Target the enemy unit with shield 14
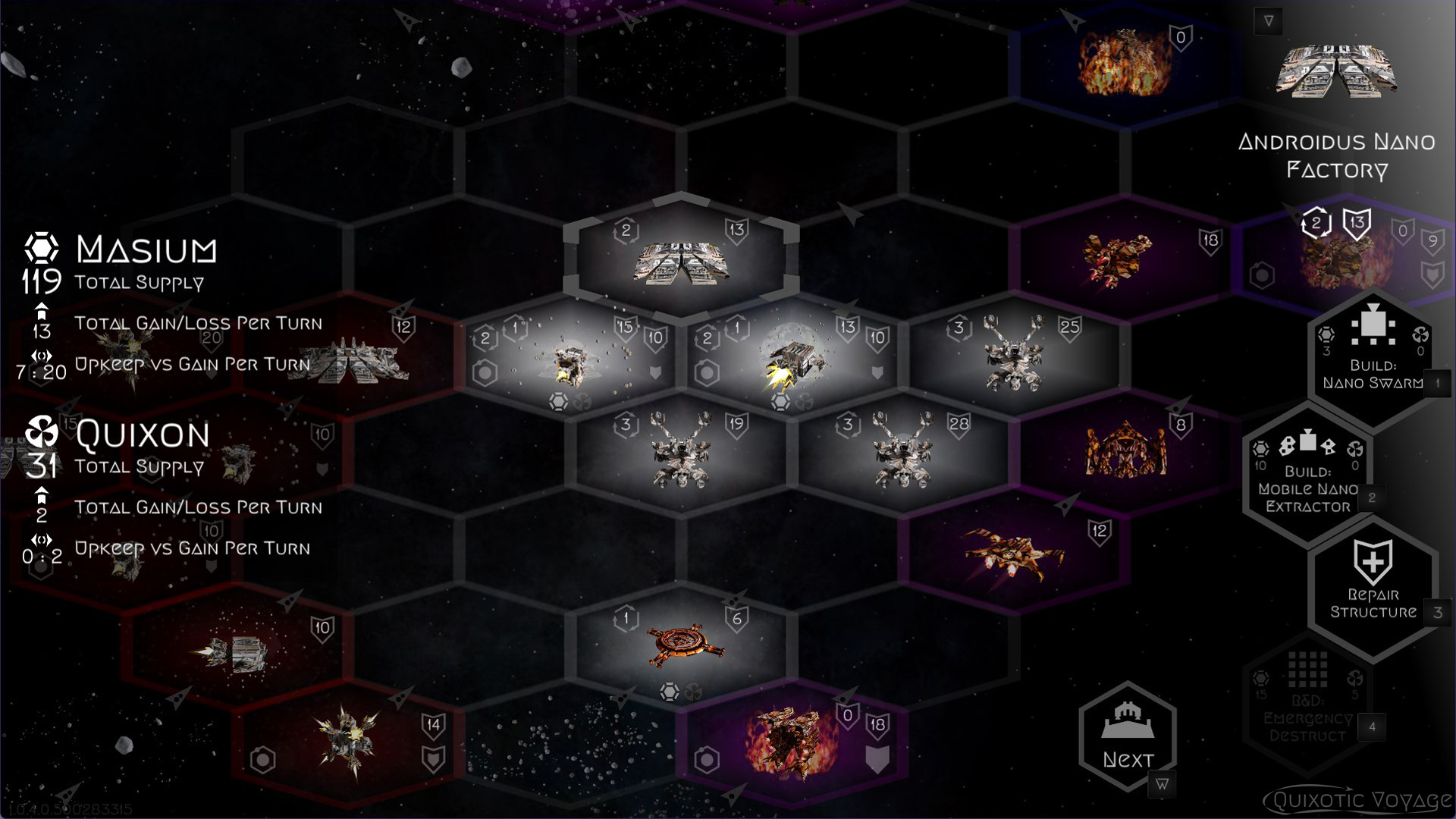1456x819 pixels. click(x=348, y=741)
